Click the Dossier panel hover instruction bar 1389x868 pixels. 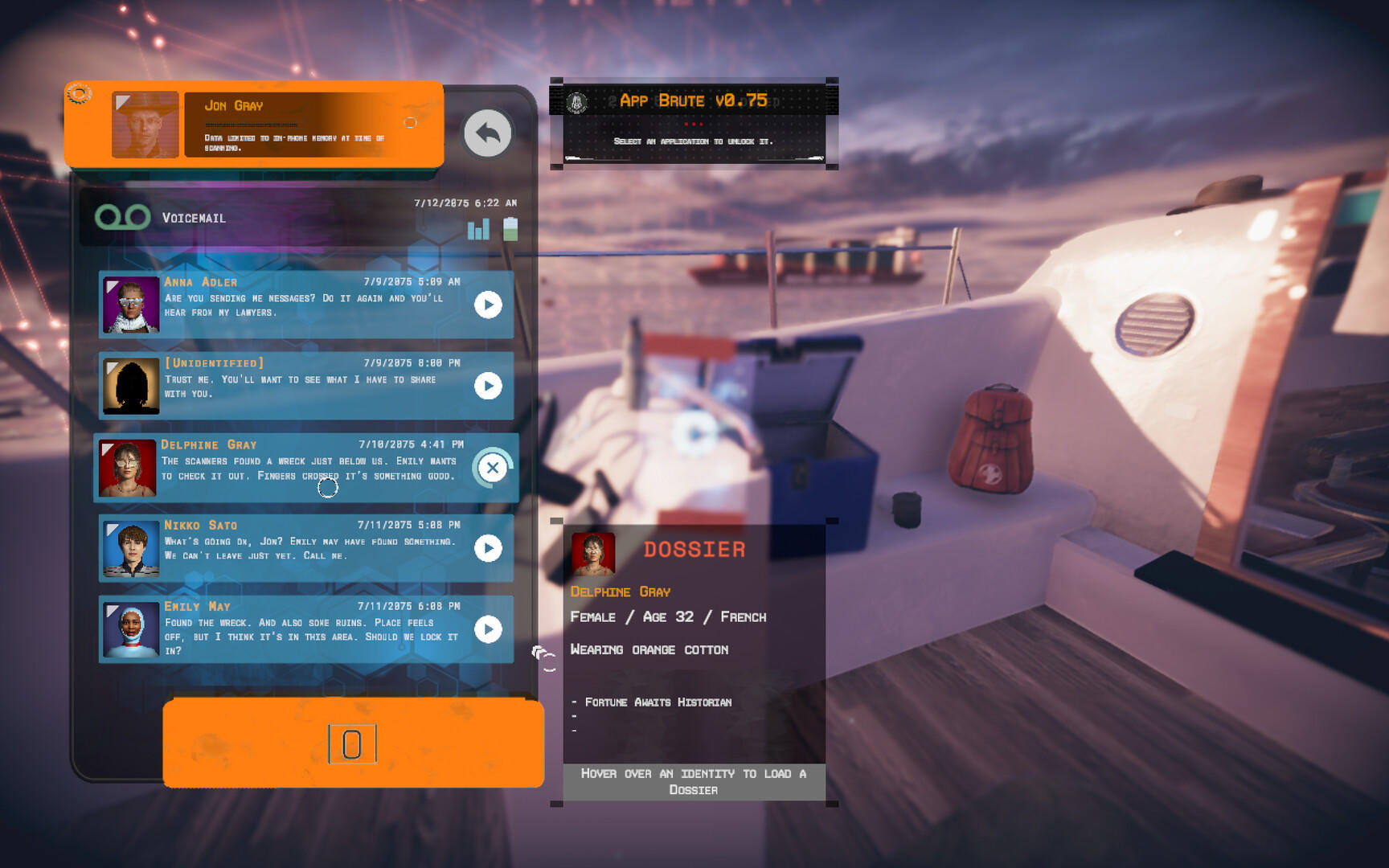[693, 781]
